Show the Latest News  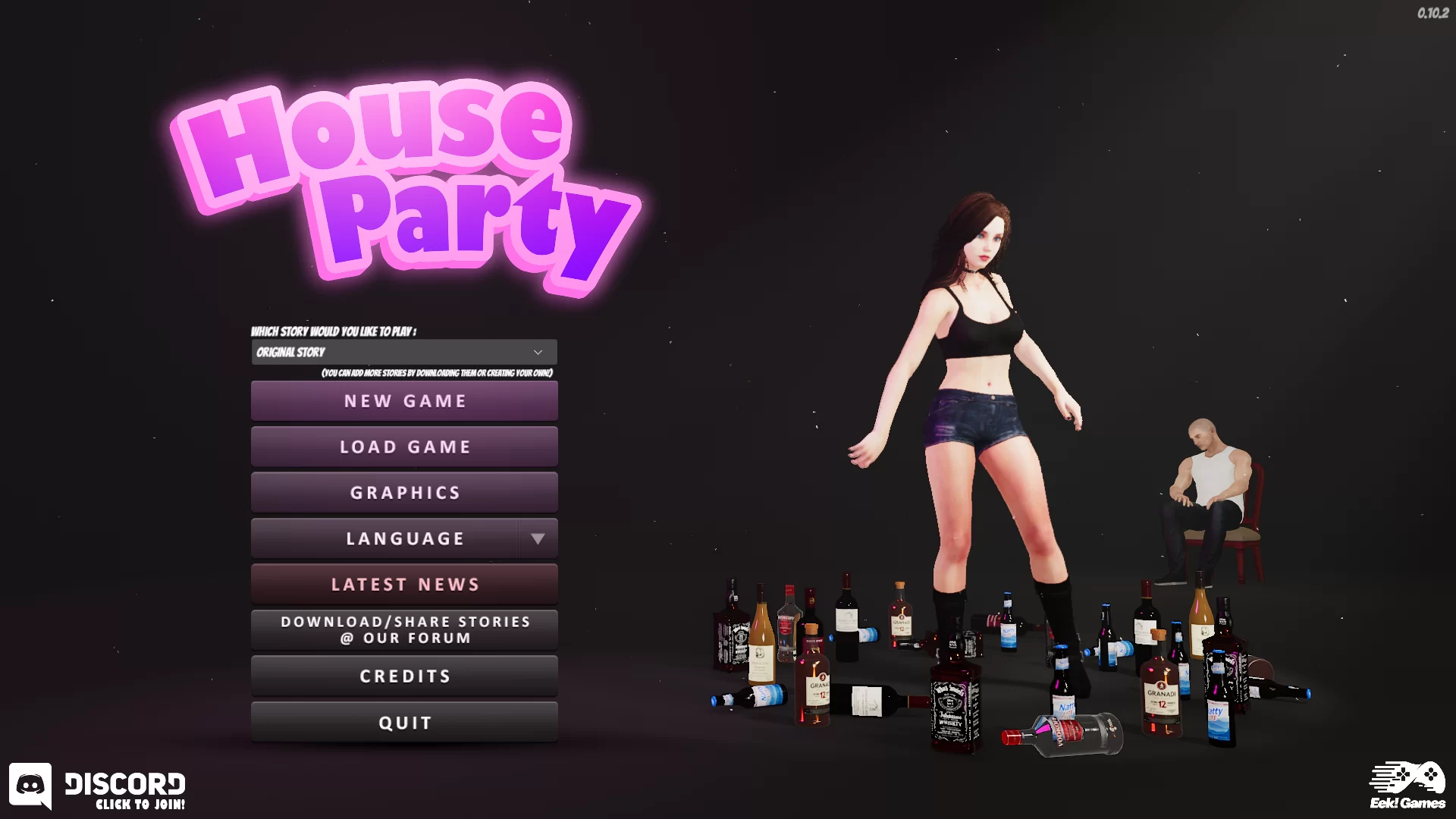coord(404,585)
